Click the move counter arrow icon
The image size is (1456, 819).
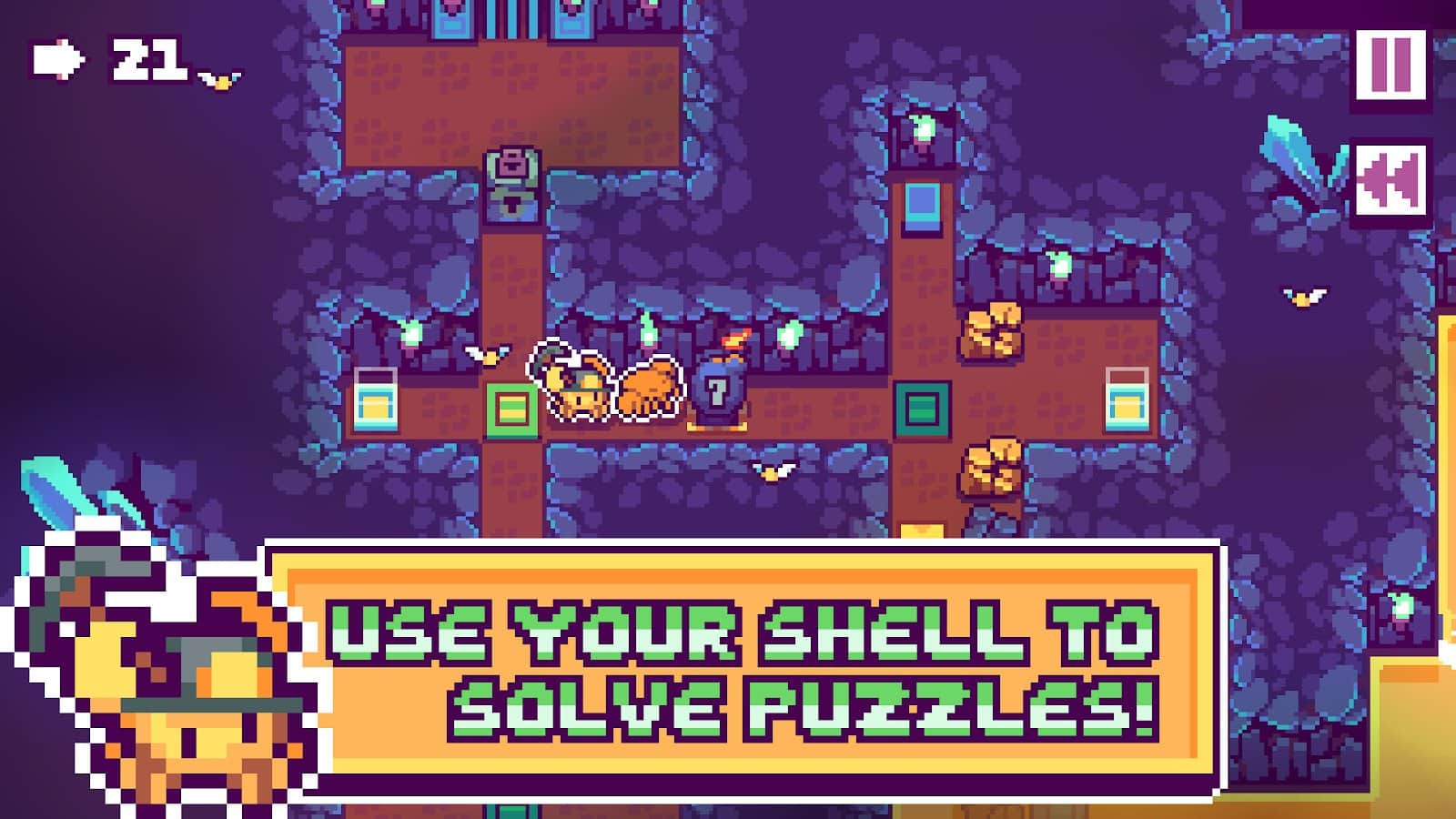[x=58, y=59]
